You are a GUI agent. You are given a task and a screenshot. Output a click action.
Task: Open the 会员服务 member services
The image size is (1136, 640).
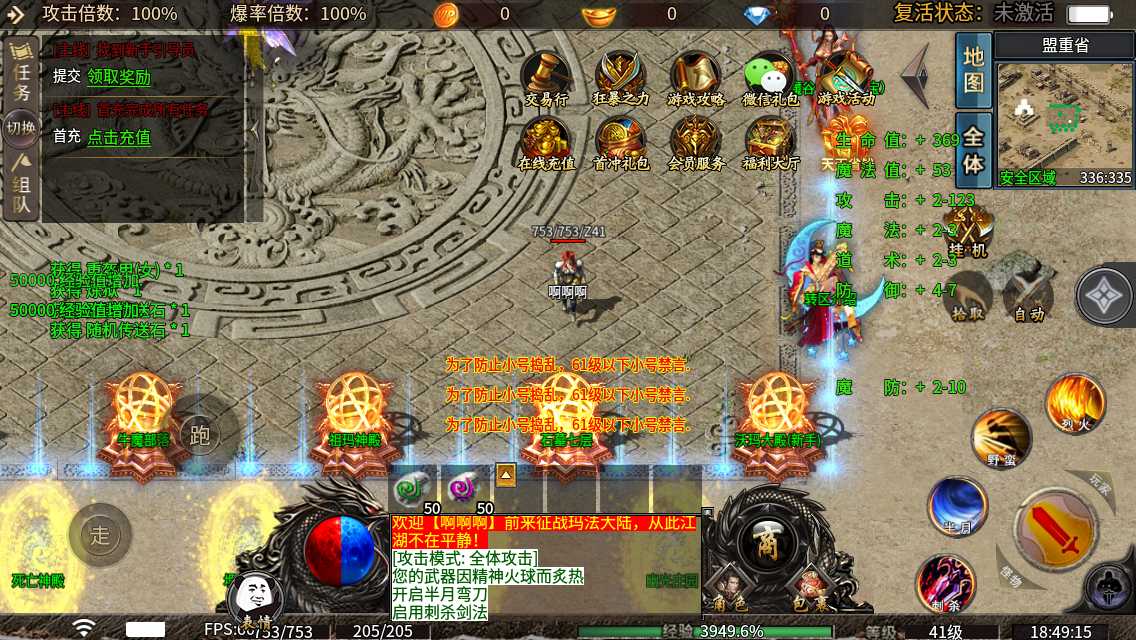(696, 141)
